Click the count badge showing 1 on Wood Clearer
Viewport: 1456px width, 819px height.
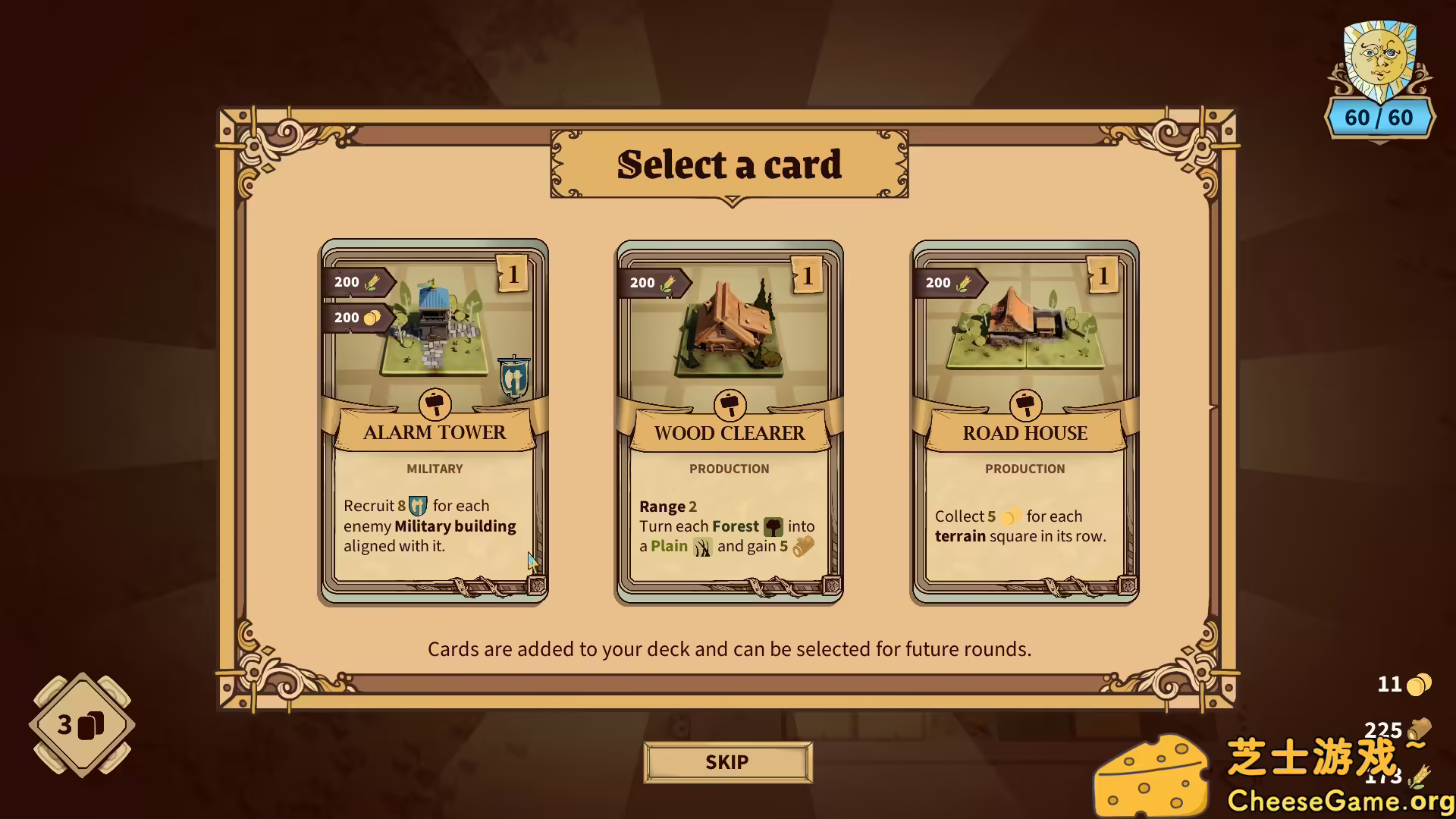point(806,276)
